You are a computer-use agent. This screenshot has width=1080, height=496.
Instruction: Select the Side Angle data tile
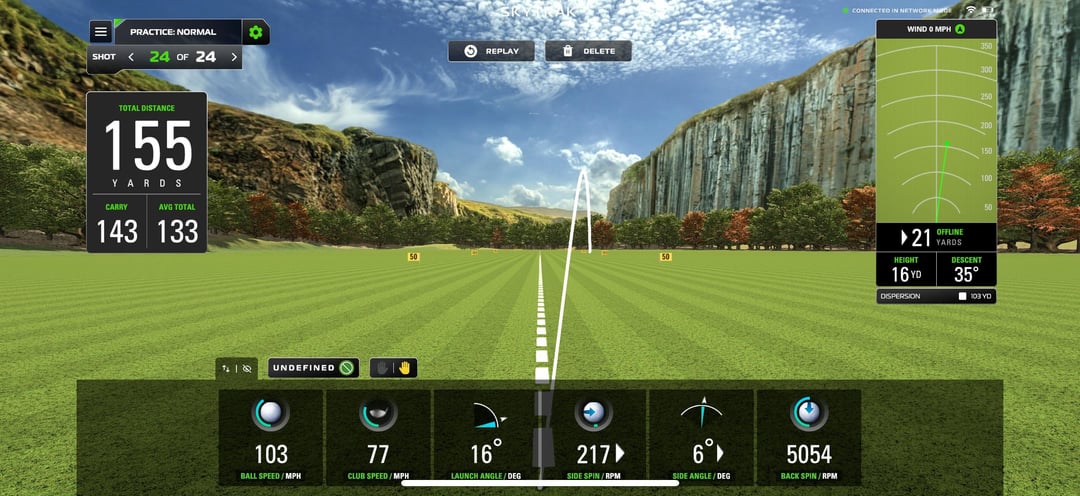coord(700,438)
